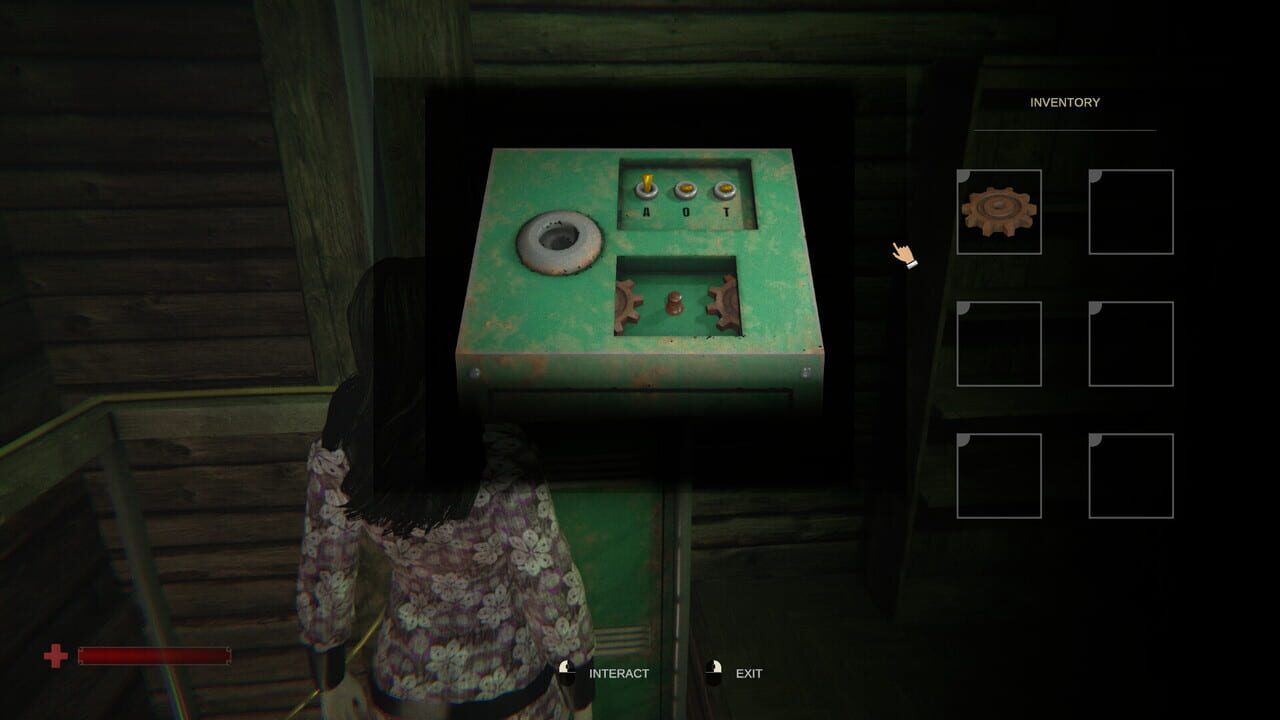Select the gear item in the inventory
Screen dimensions: 1280x720
(x=999, y=211)
